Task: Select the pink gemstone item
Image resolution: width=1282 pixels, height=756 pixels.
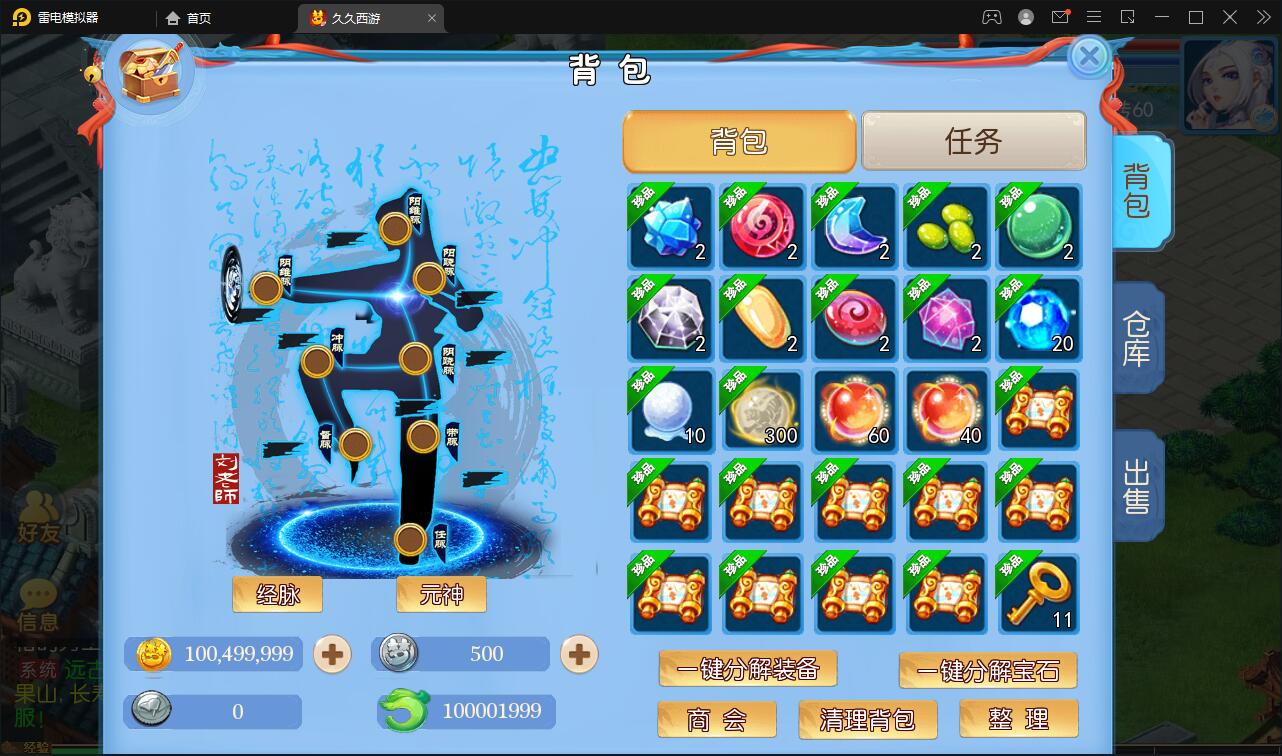Action: click(x=947, y=319)
